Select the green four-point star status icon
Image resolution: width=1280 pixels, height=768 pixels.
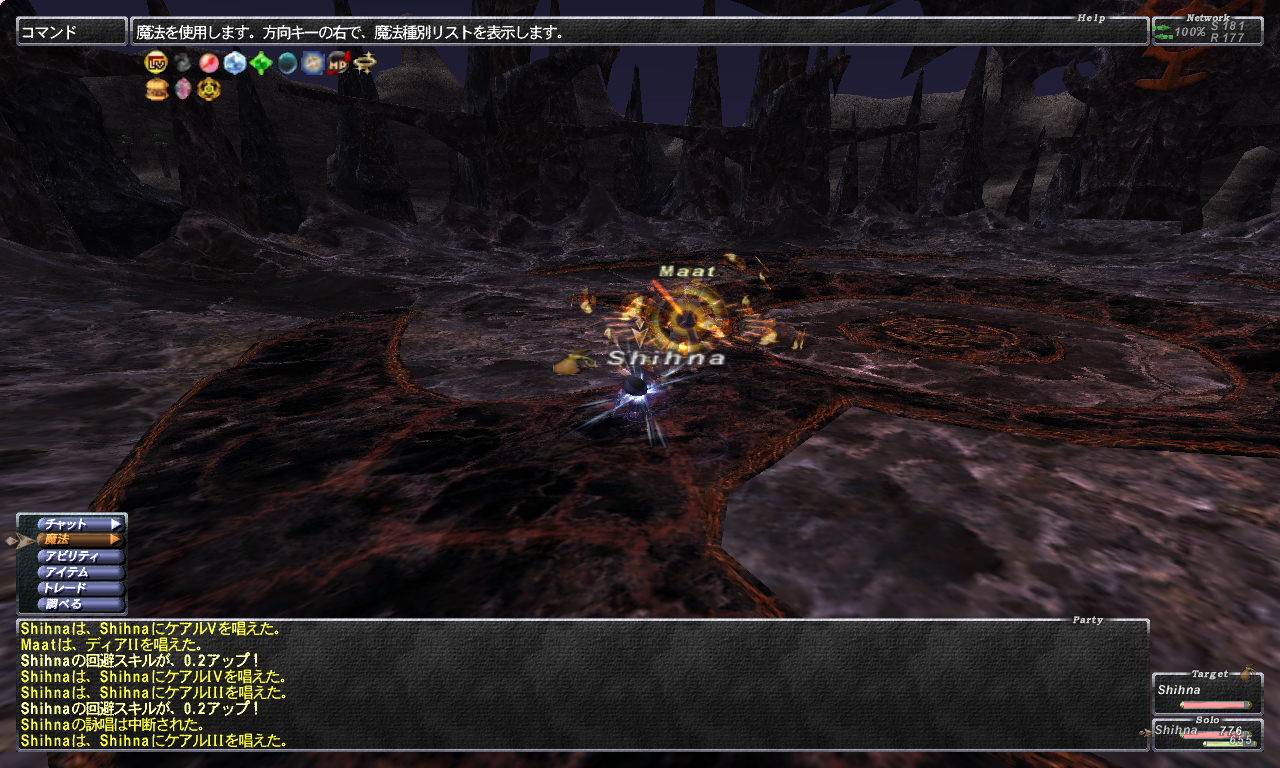pos(261,63)
